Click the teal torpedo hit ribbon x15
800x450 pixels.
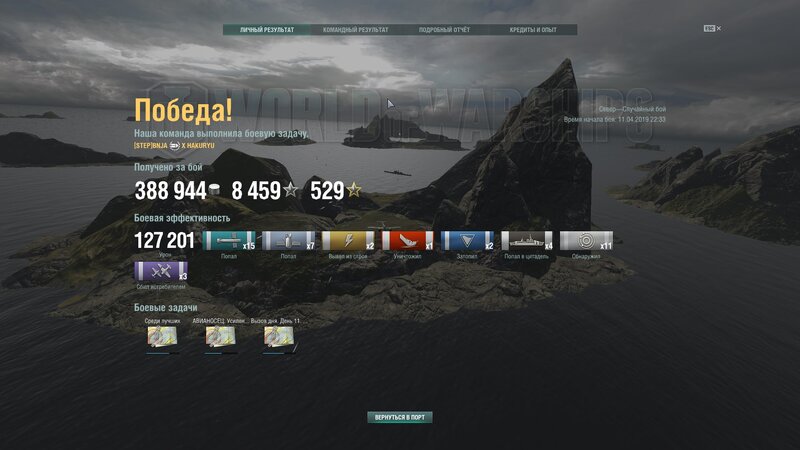(229, 241)
